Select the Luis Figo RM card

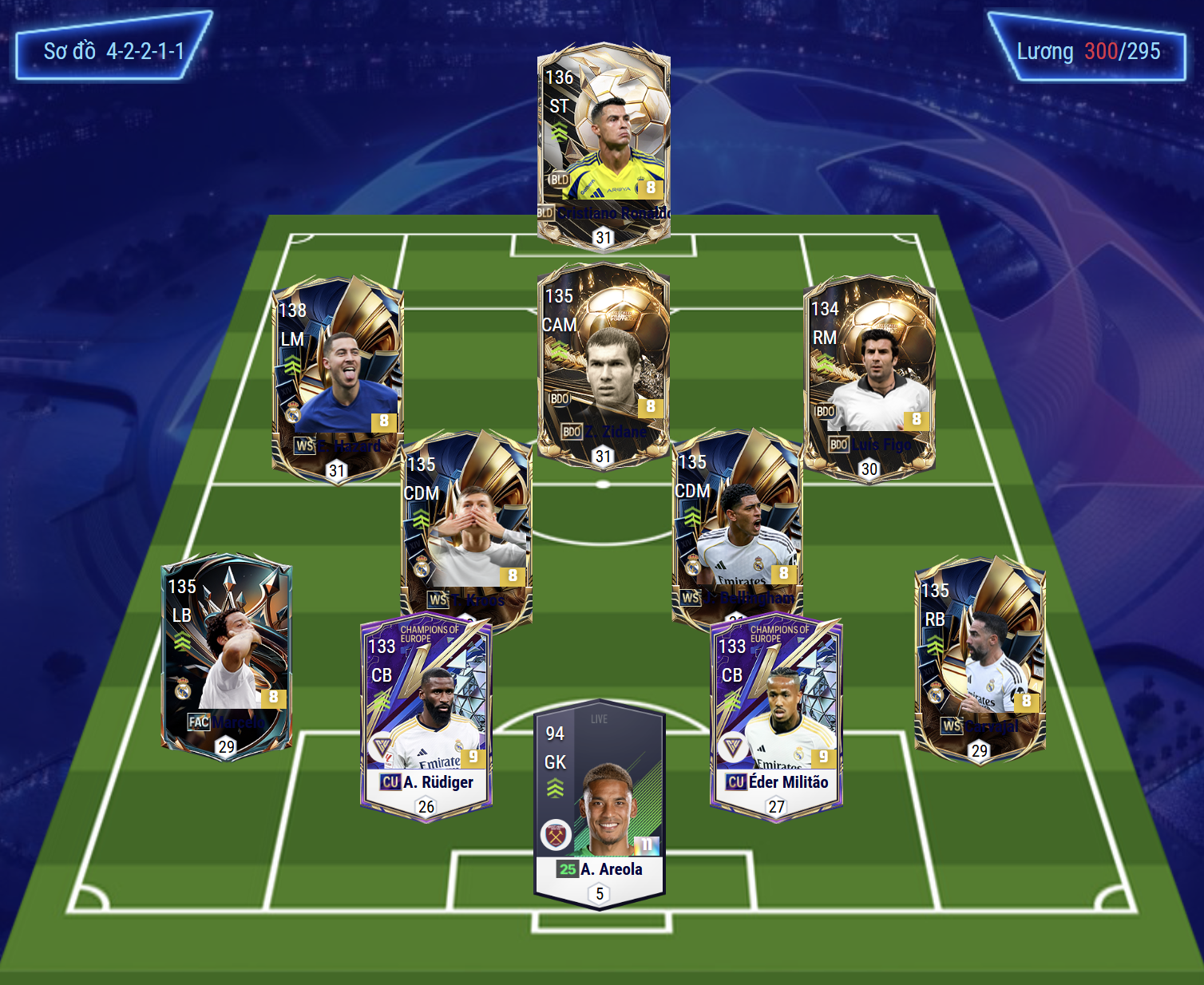point(869,377)
